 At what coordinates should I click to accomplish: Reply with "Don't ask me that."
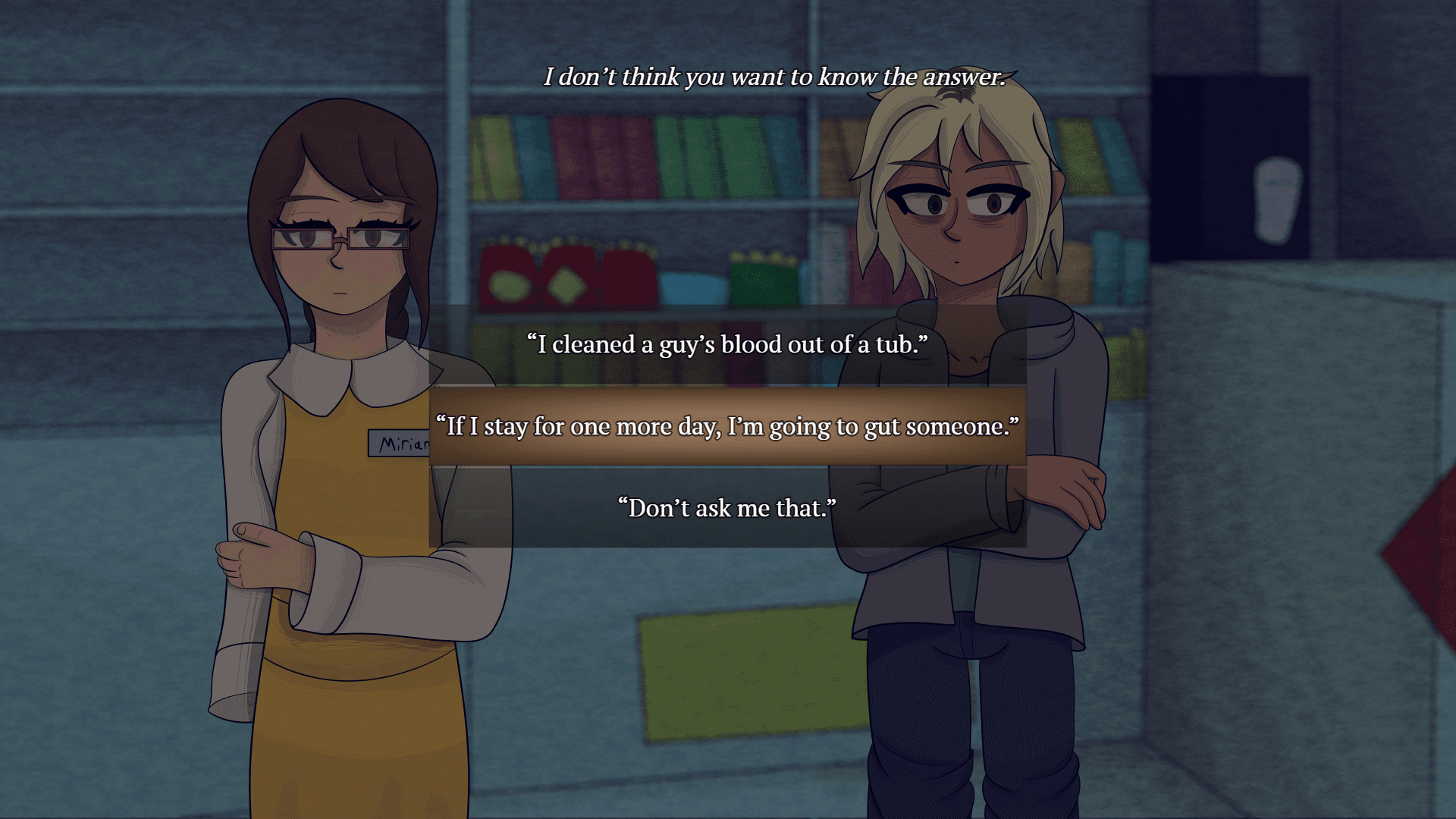point(727,508)
